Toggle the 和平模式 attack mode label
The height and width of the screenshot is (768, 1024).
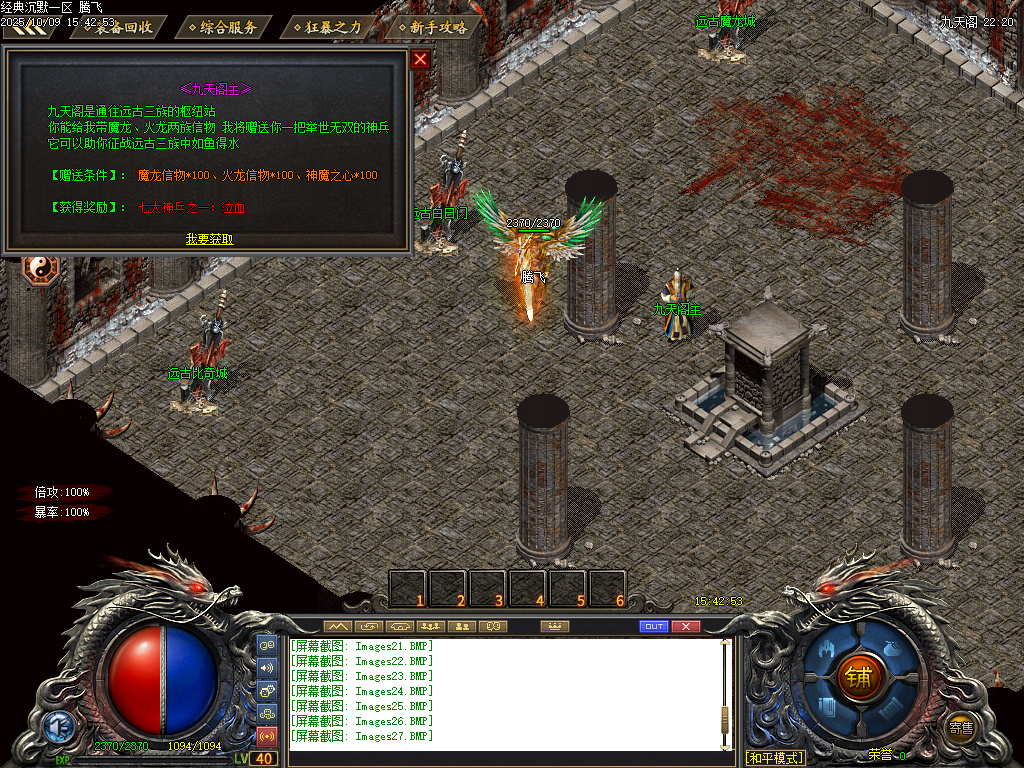coord(775,758)
